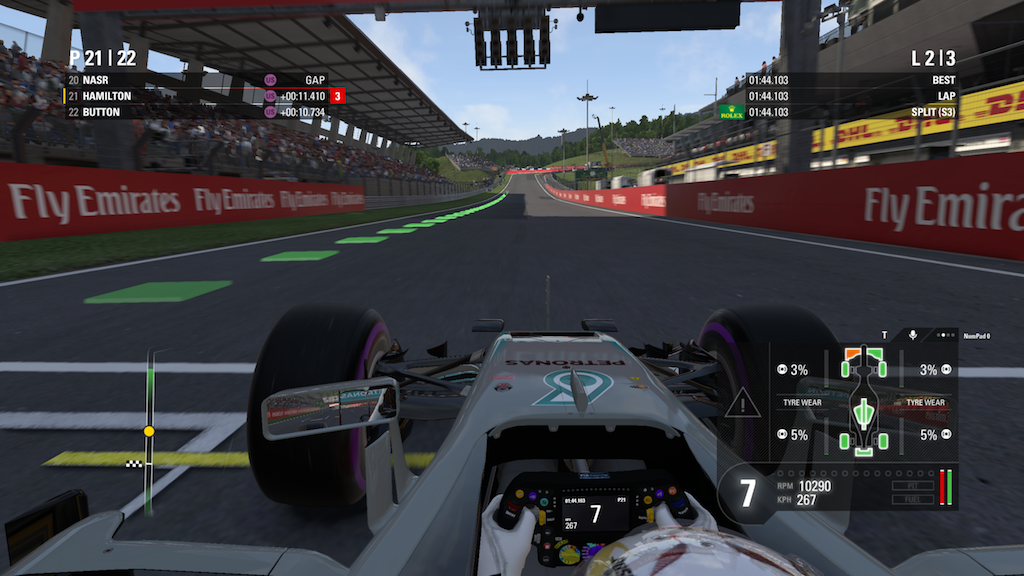This screenshot has width=1024, height=576.
Task: Click the warning triangle icon
Action: (743, 404)
